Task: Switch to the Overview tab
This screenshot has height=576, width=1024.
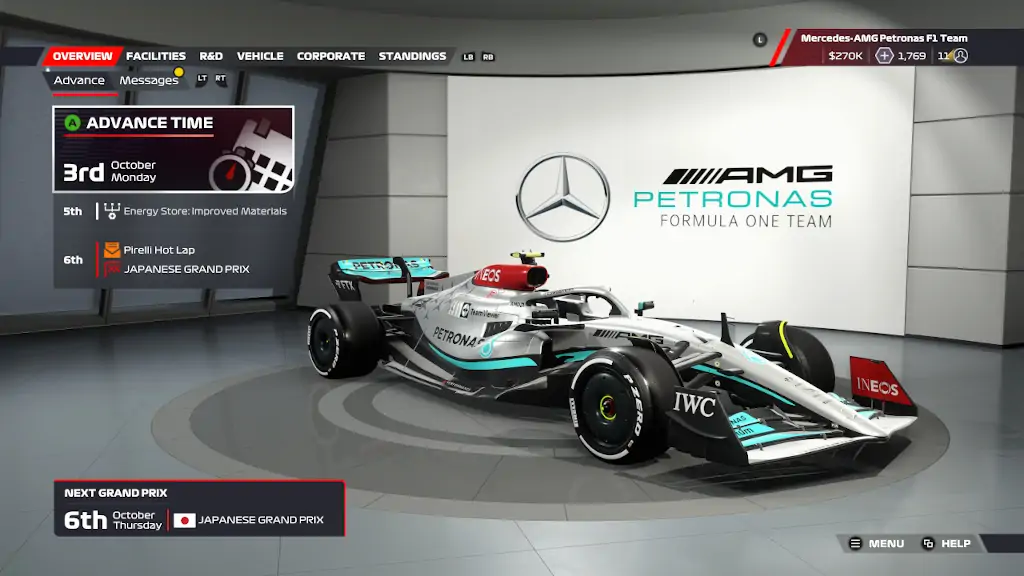Action: point(82,56)
